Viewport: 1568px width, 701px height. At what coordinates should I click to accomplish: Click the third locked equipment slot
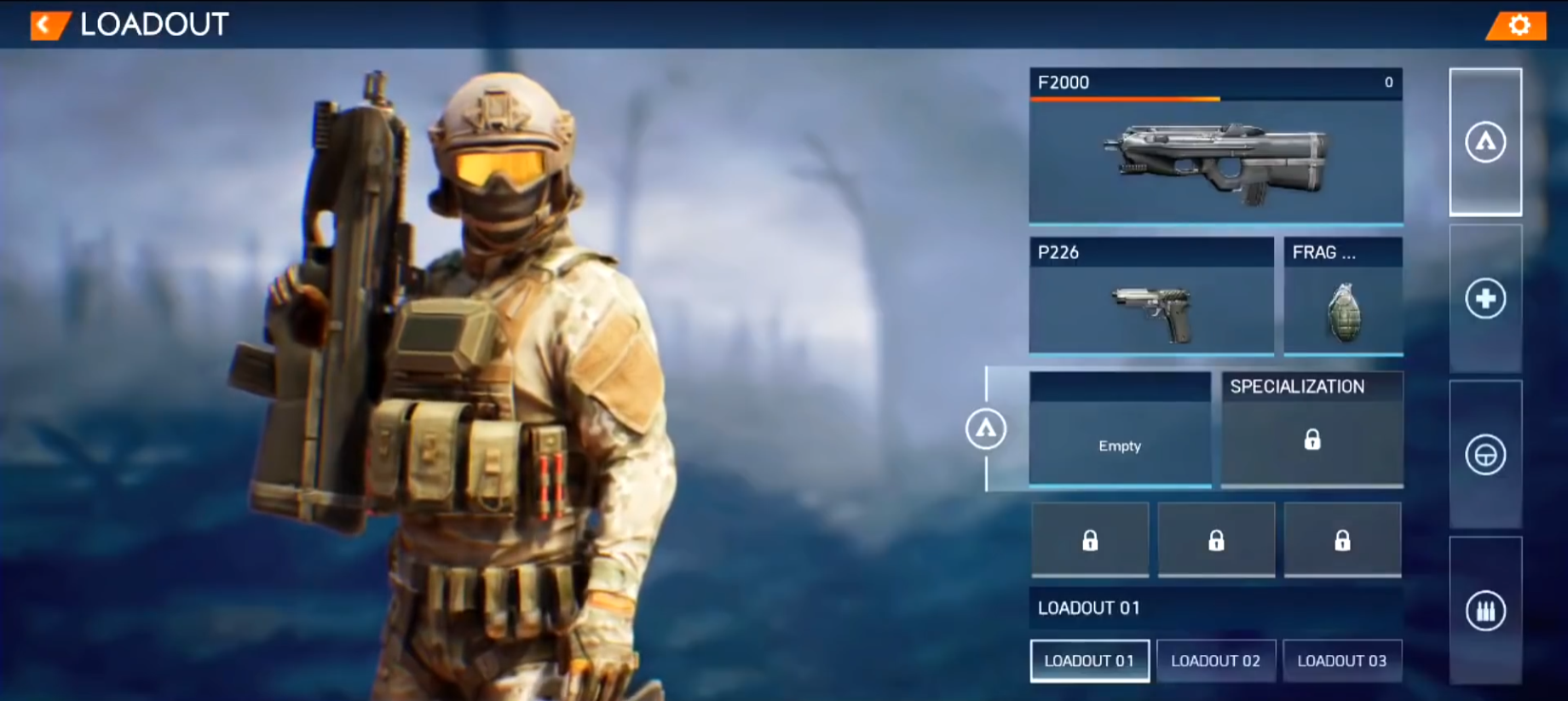point(1344,540)
